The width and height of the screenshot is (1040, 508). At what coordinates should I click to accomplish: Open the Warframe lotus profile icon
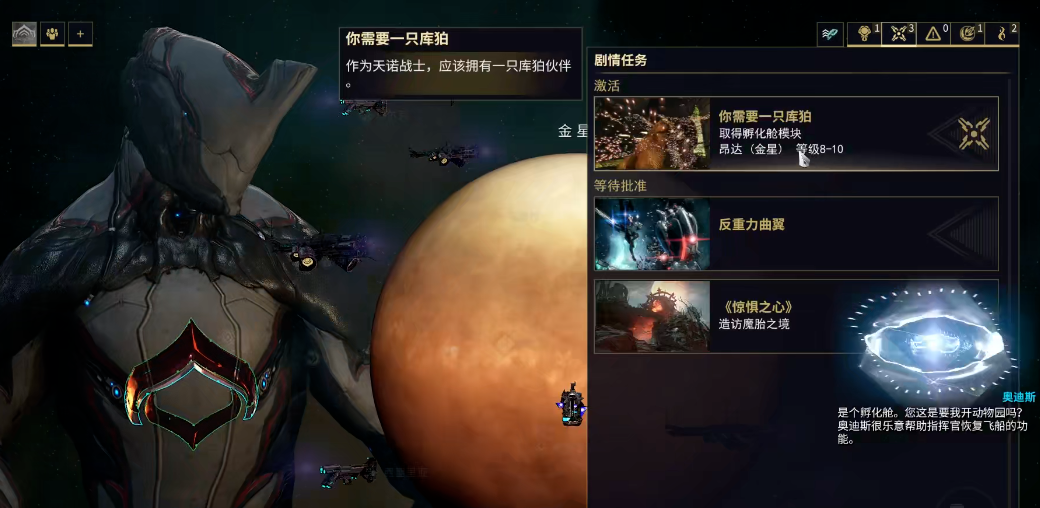[24, 34]
